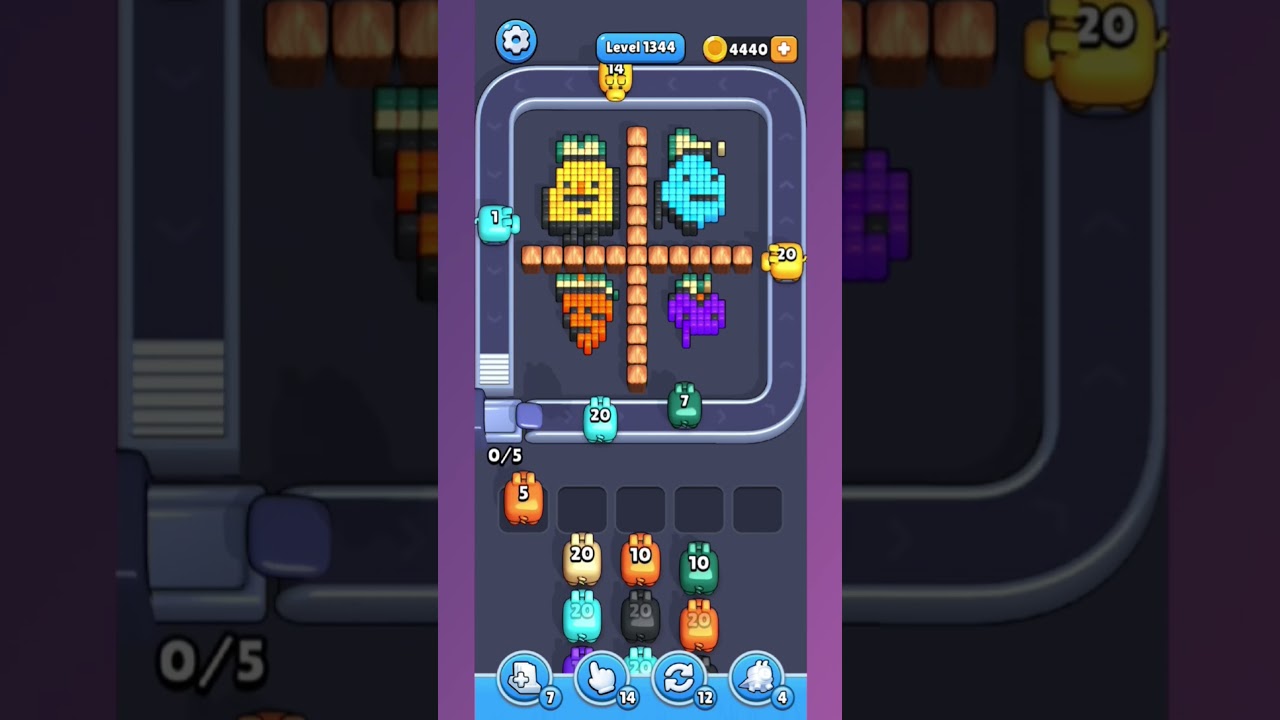Select the orange 10 piece in the queue
1280x720 pixels.
click(642, 556)
